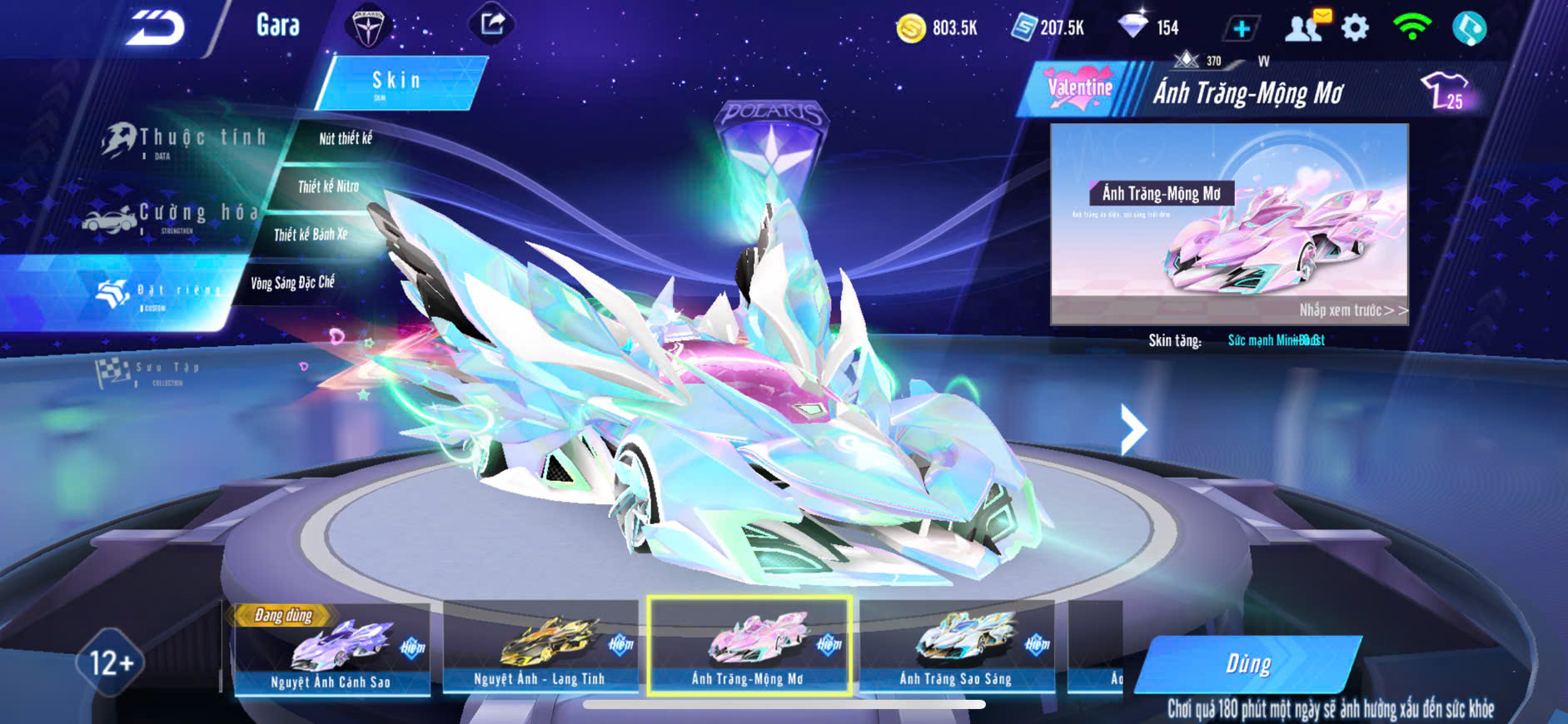
Task: Open the Sưu Tập collection tab
Action: tap(150, 372)
